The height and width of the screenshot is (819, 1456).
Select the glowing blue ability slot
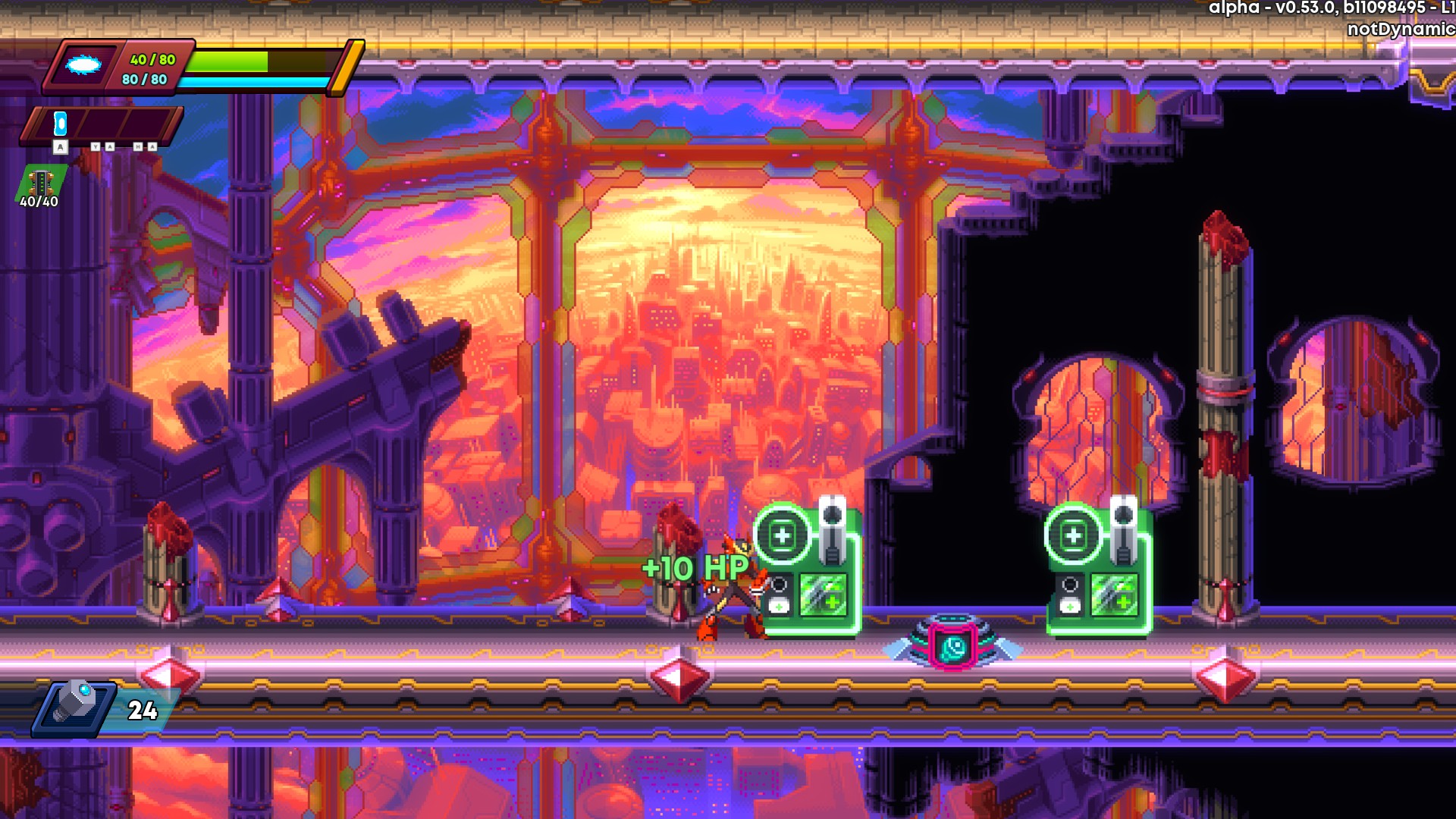pyautogui.click(x=61, y=124)
